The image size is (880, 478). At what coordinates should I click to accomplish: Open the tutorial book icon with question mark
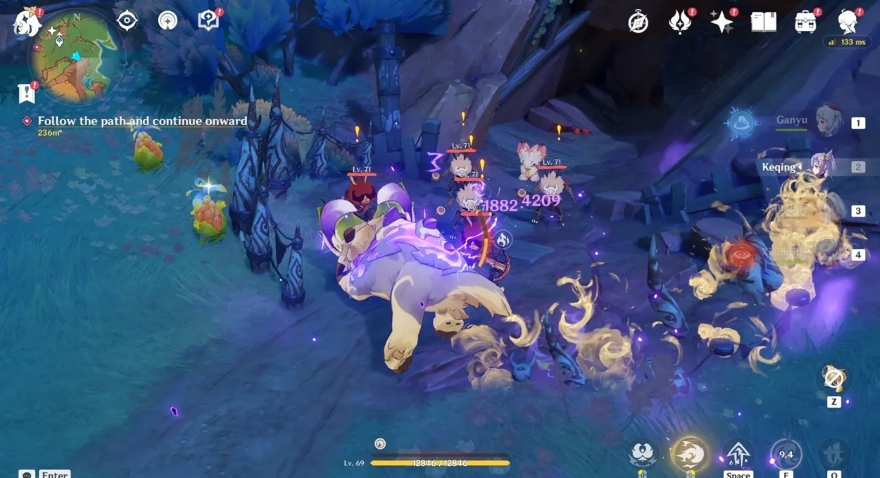[207, 20]
